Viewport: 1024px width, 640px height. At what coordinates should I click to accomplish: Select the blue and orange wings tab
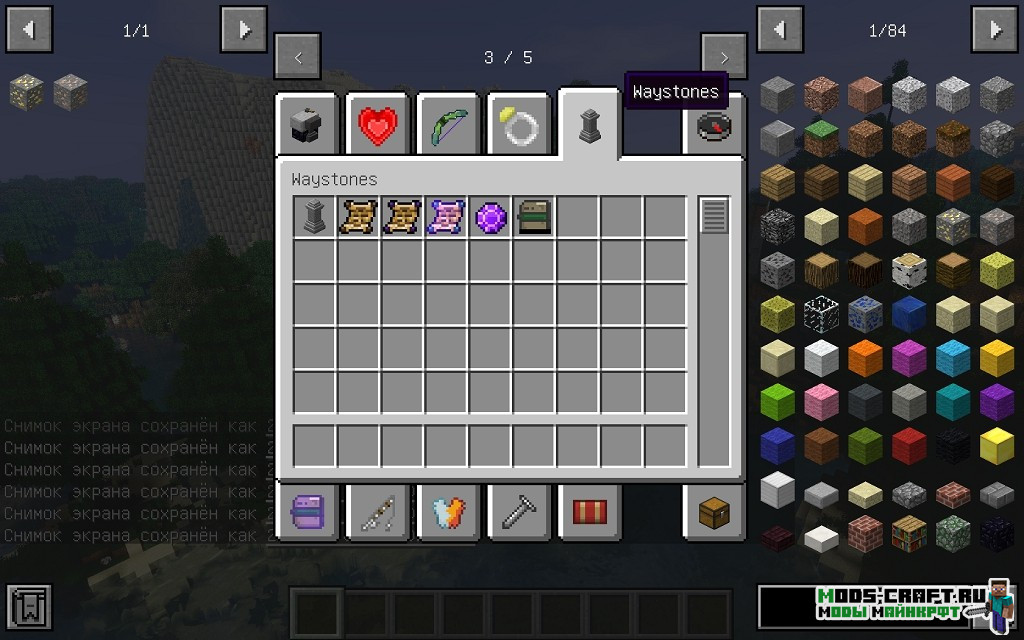[448, 514]
